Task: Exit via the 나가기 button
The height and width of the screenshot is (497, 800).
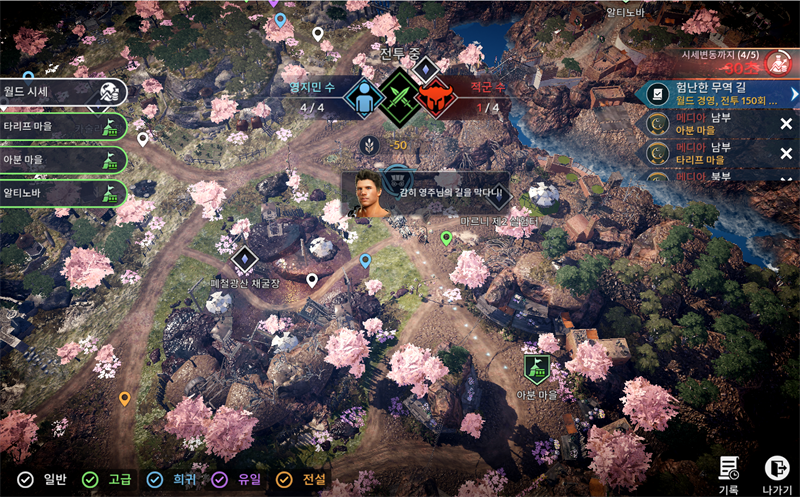Action: click(x=776, y=471)
